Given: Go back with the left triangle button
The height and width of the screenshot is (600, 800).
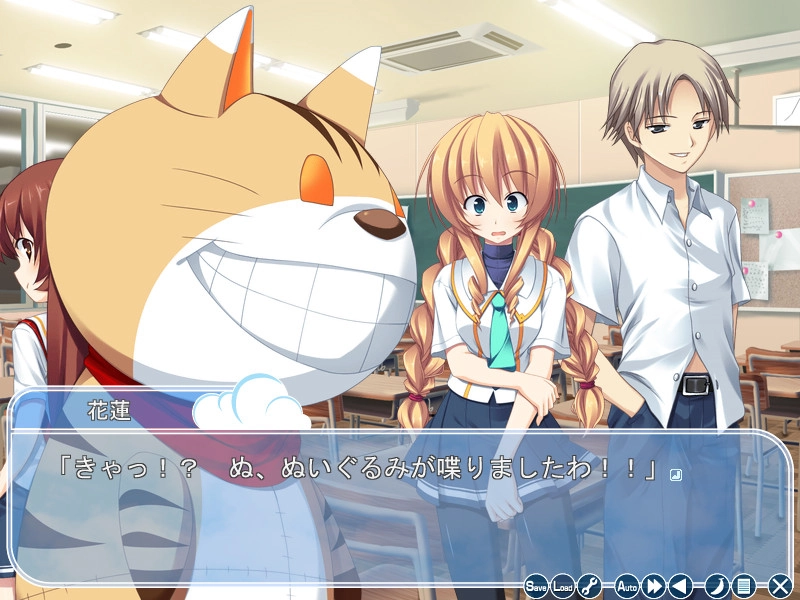Looking at the screenshot, I should coord(681,586).
